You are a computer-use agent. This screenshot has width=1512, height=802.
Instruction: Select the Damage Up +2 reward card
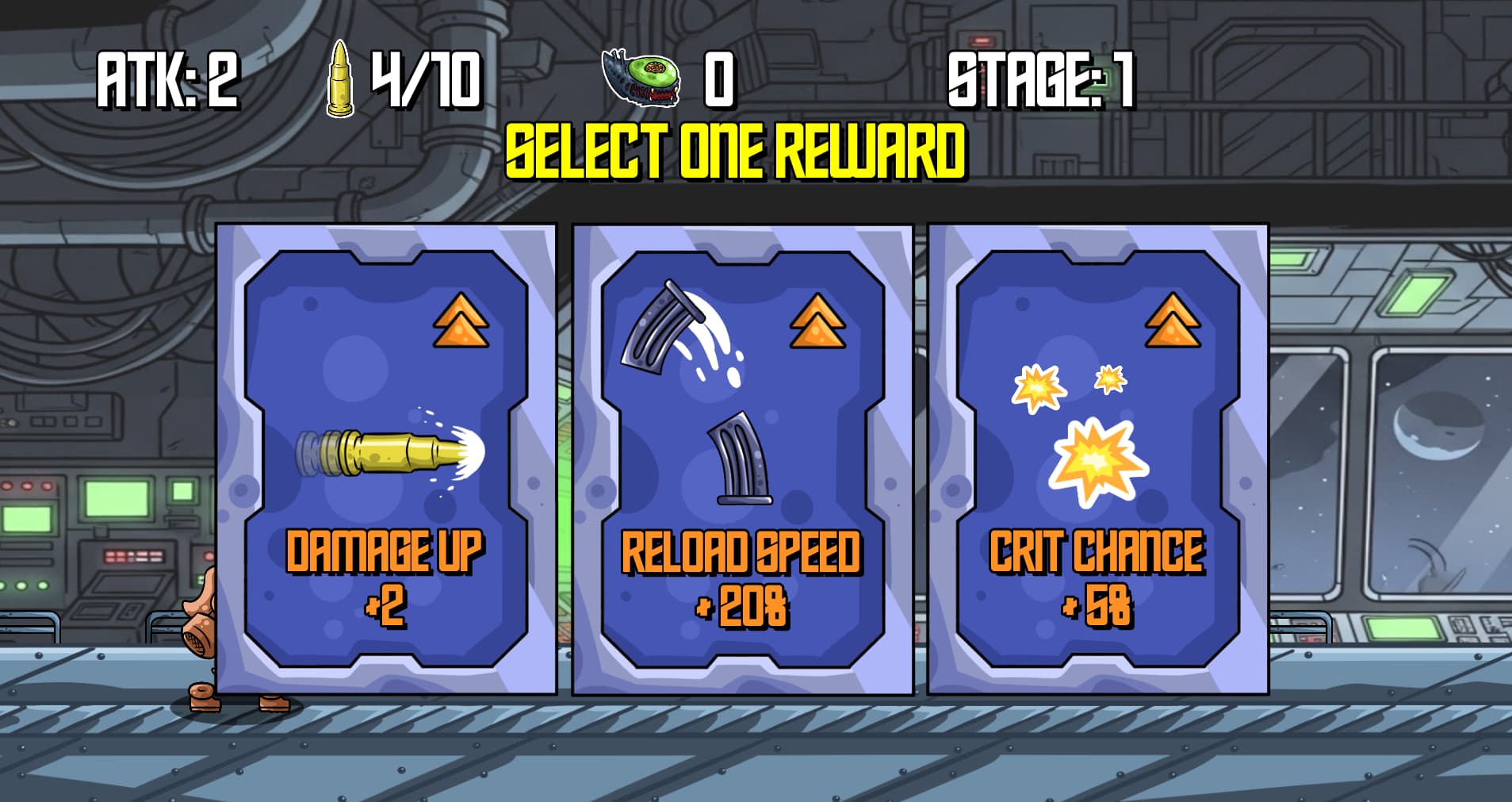tap(386, 459)
